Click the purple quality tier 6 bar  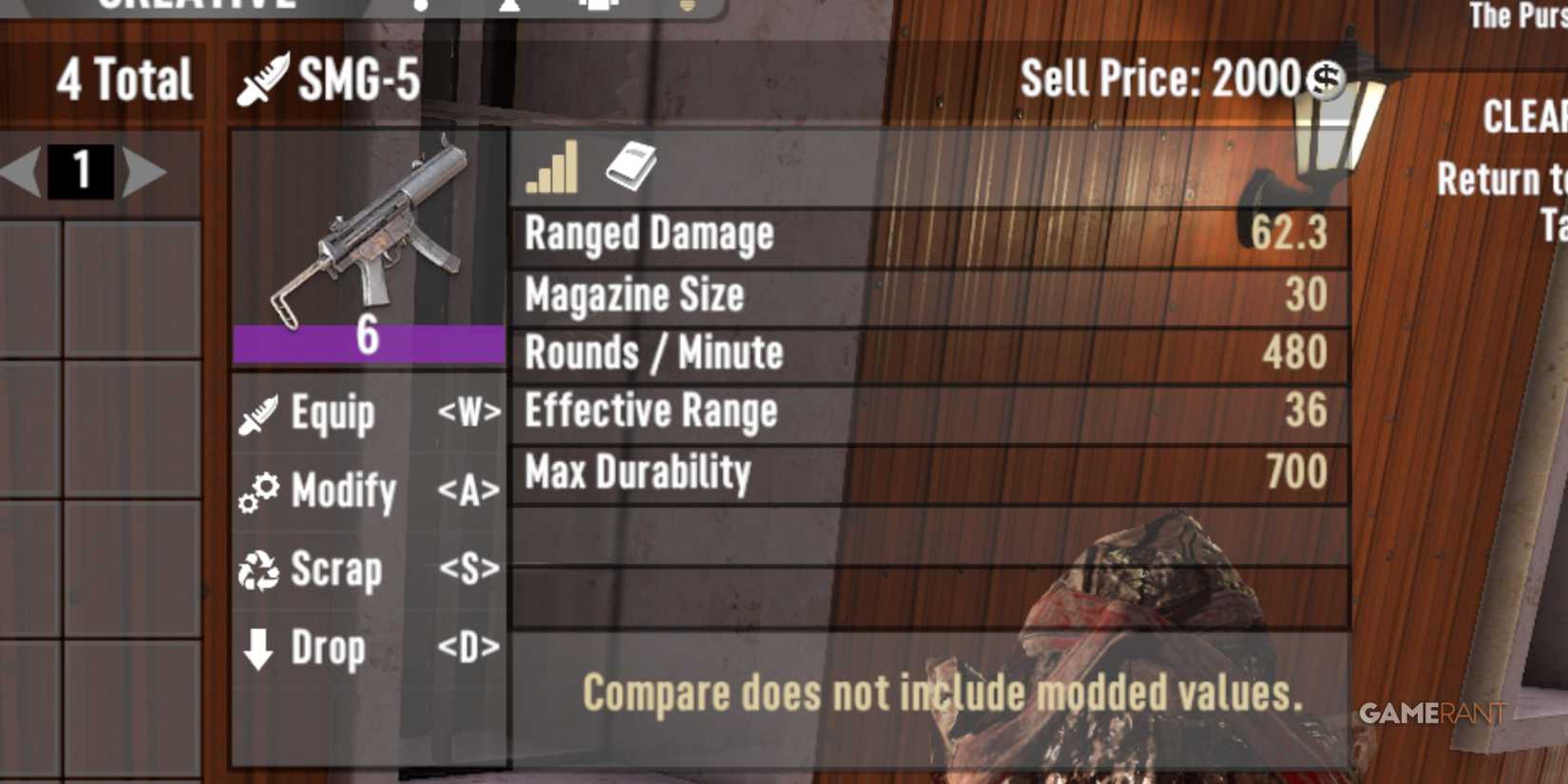(369, 344)
